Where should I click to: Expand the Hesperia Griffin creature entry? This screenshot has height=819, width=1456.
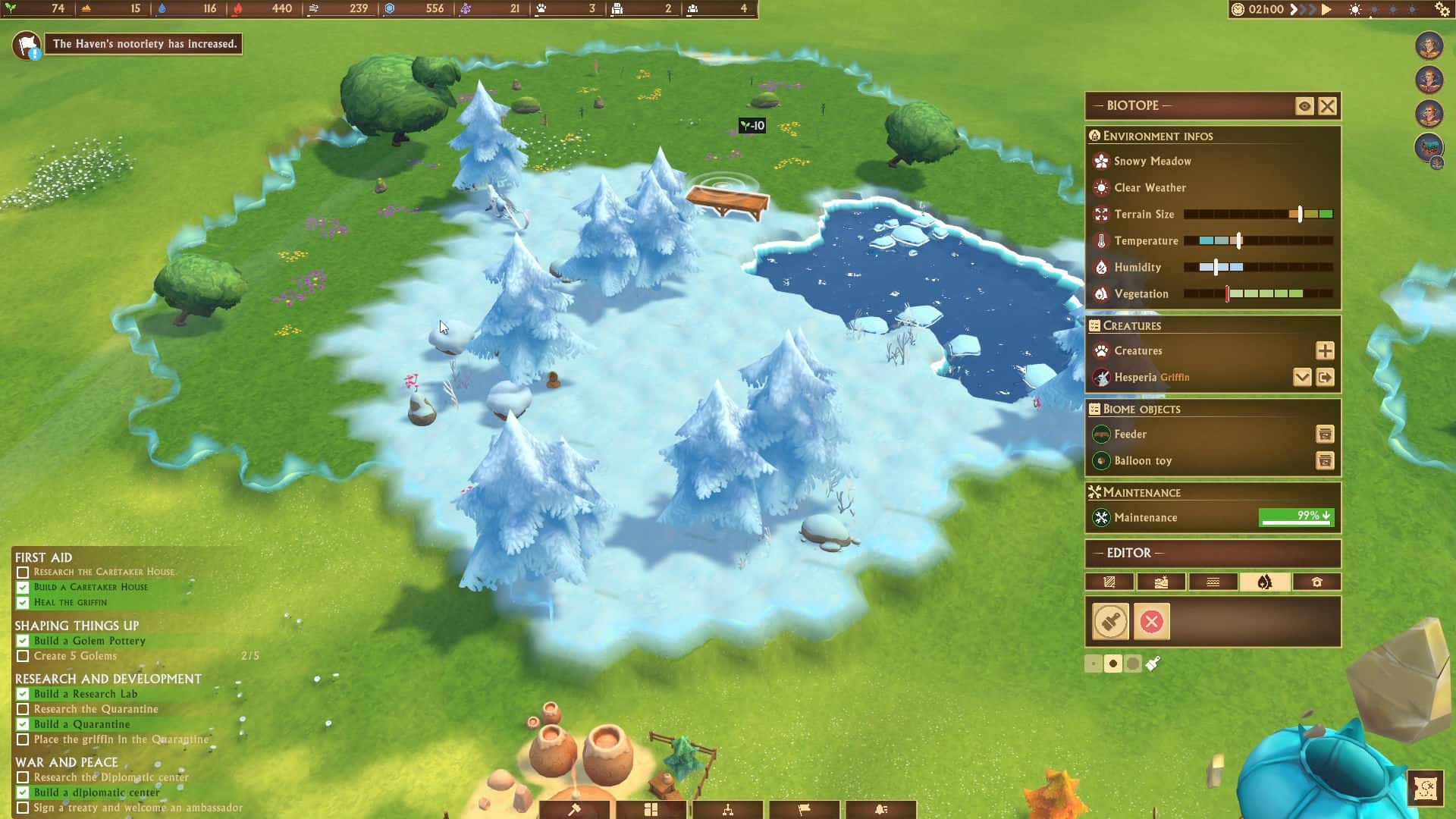pyautogui.click(x=1303, y=377)
